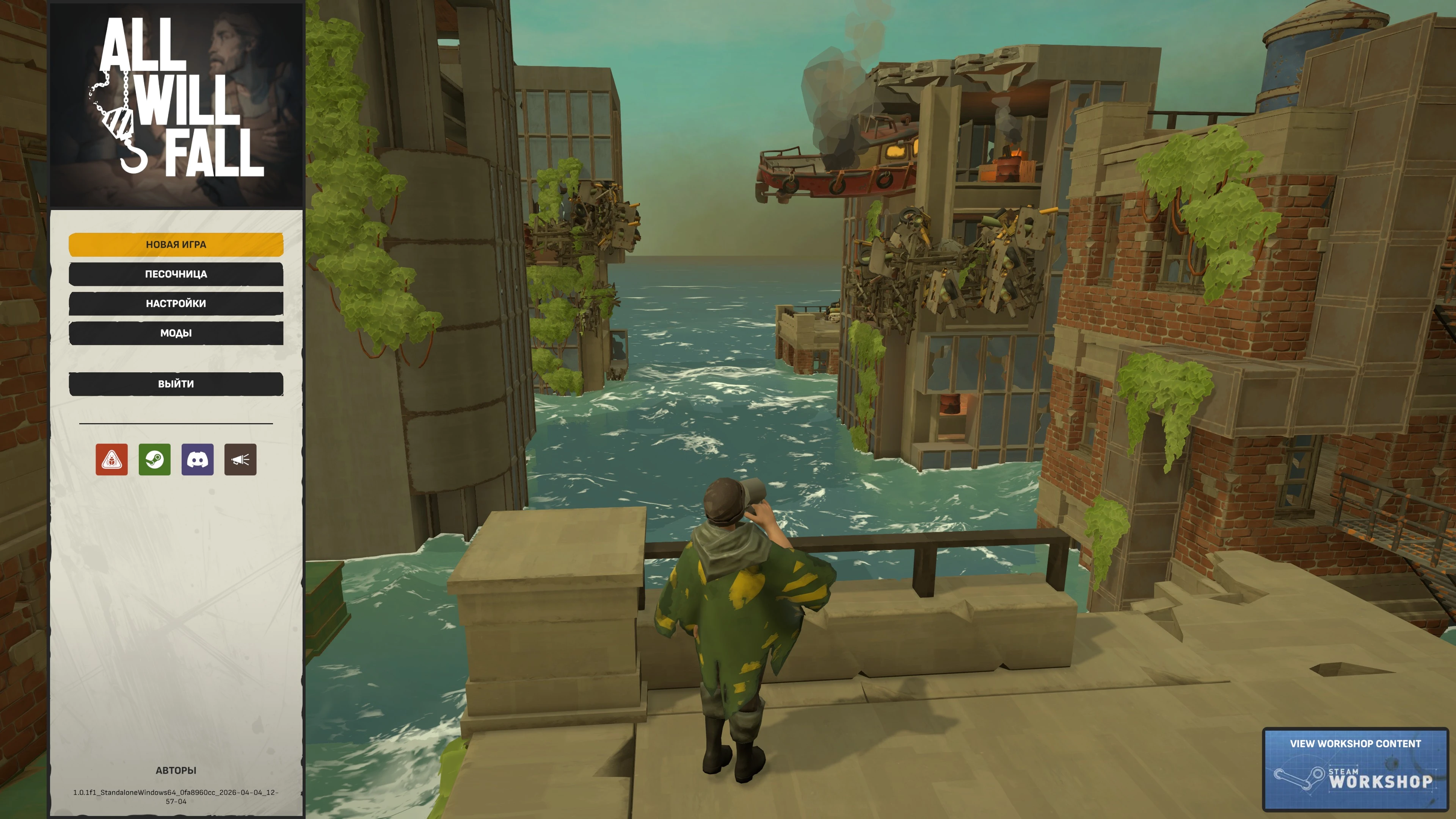View Steam Workshop content
1456x819 pixels.
(x=1355, y=769)
